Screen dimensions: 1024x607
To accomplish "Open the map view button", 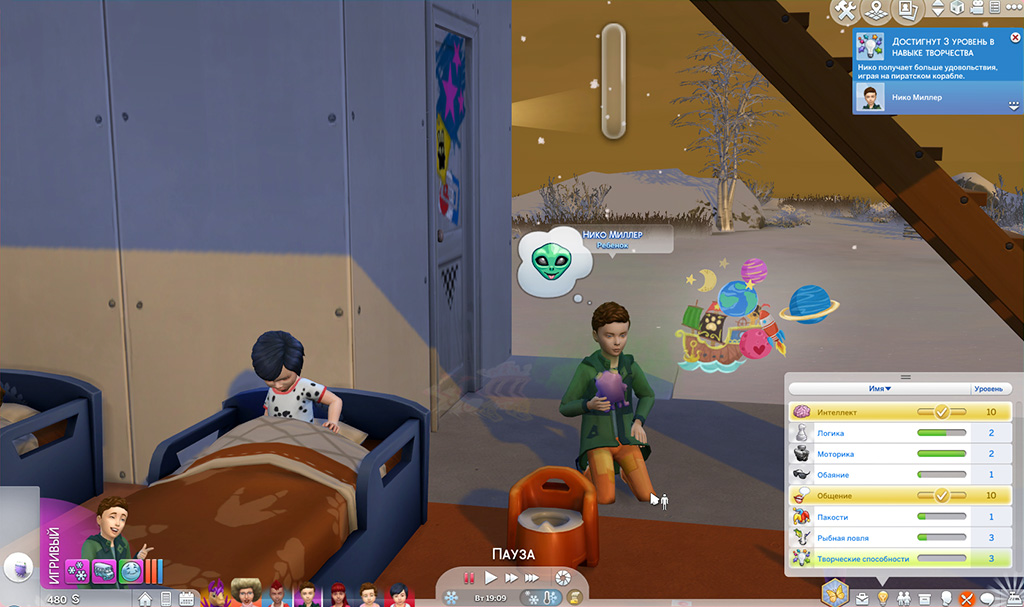I will (875, 10).
